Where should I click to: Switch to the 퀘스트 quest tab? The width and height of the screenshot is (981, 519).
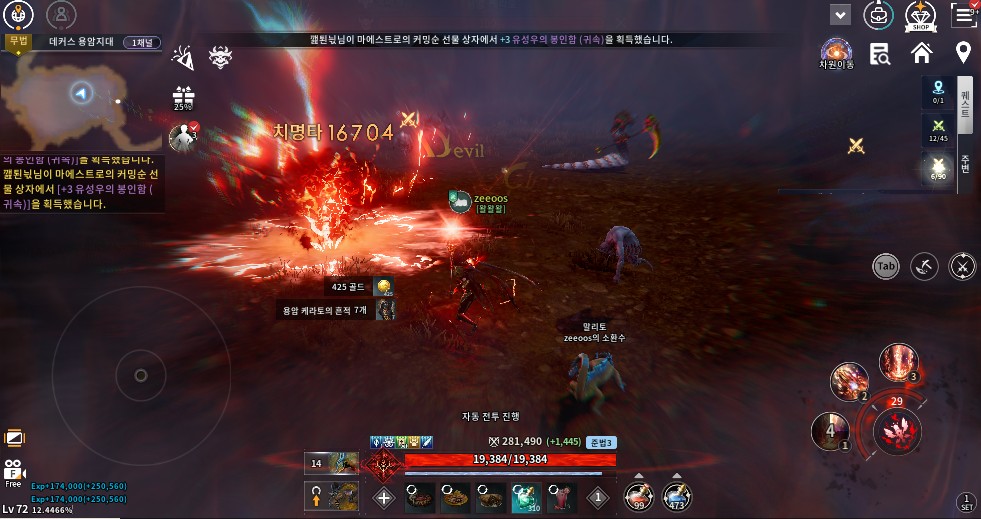pyautogui.click(x=965, y=102)
